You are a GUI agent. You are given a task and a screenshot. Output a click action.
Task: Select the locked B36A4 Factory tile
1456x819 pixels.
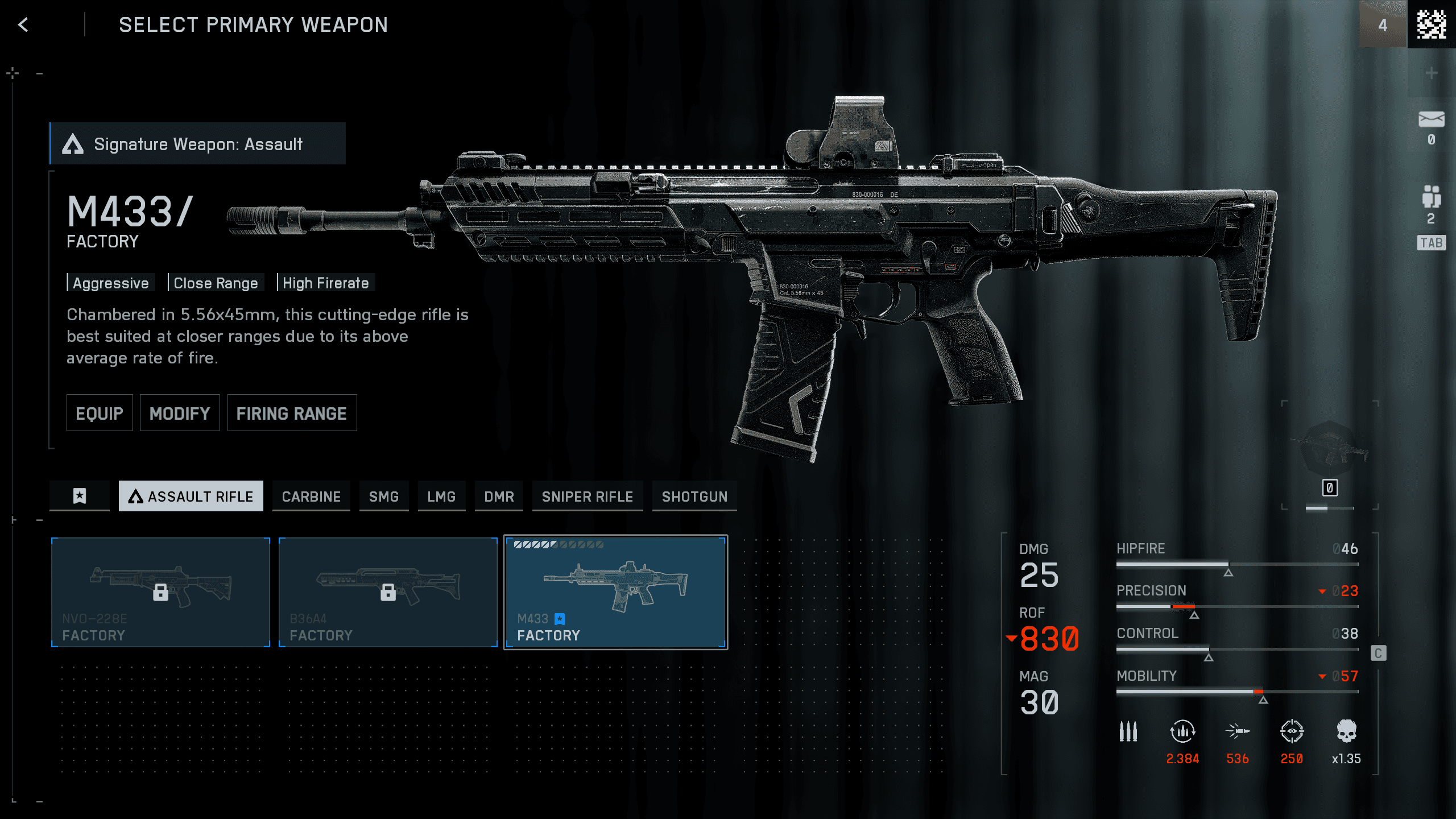pyautogui.click(x=388, y=592)
